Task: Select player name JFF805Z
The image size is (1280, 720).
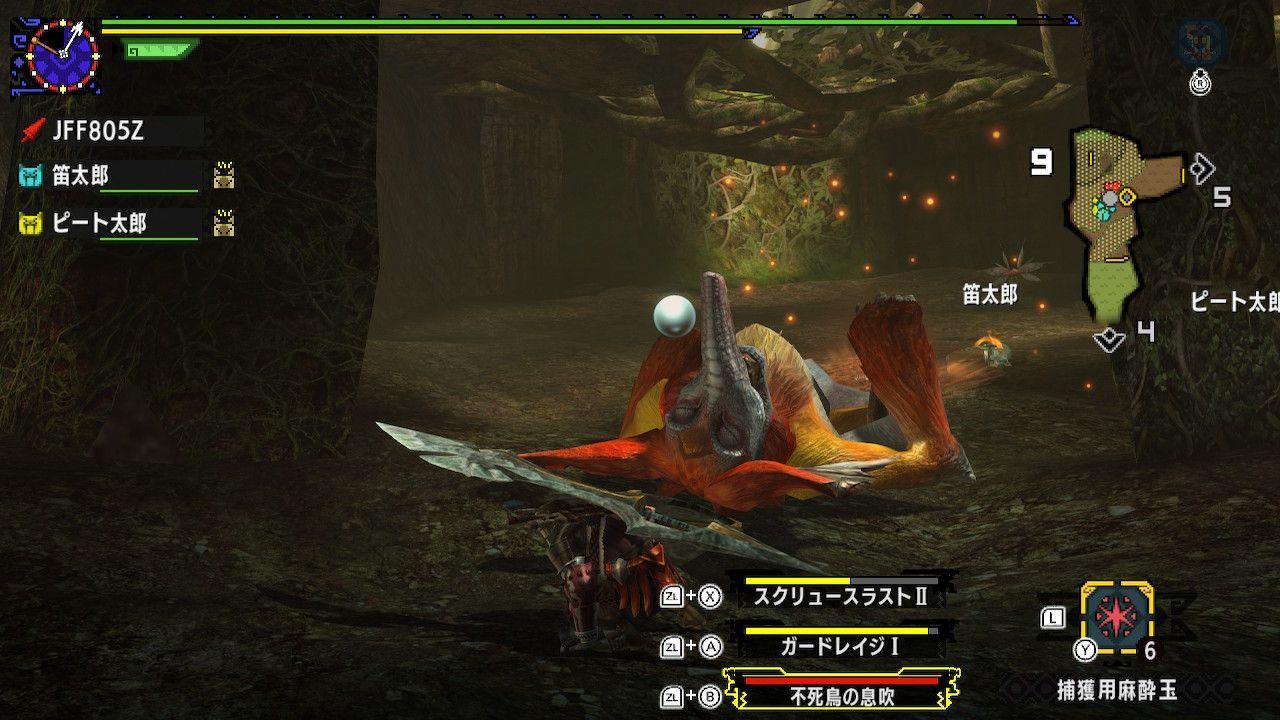Action: (x=97, y=130)
